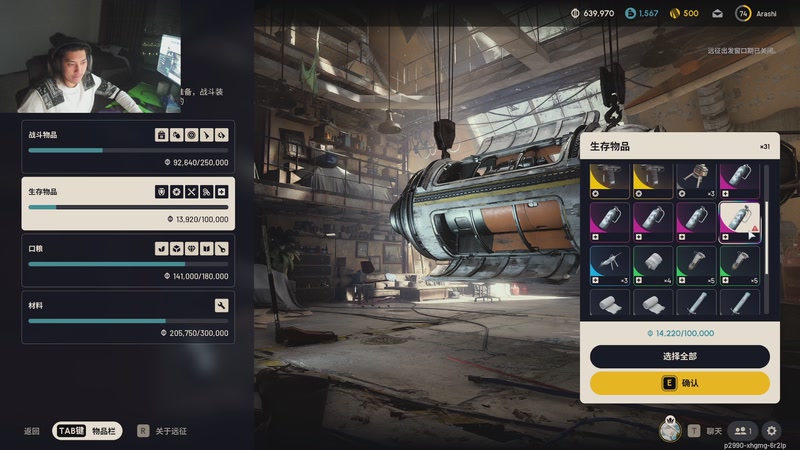Viewport: 800px width, 450px height.
Task: Open the settings gear icon
Action: pyautogui.click(x=771, y=431)
